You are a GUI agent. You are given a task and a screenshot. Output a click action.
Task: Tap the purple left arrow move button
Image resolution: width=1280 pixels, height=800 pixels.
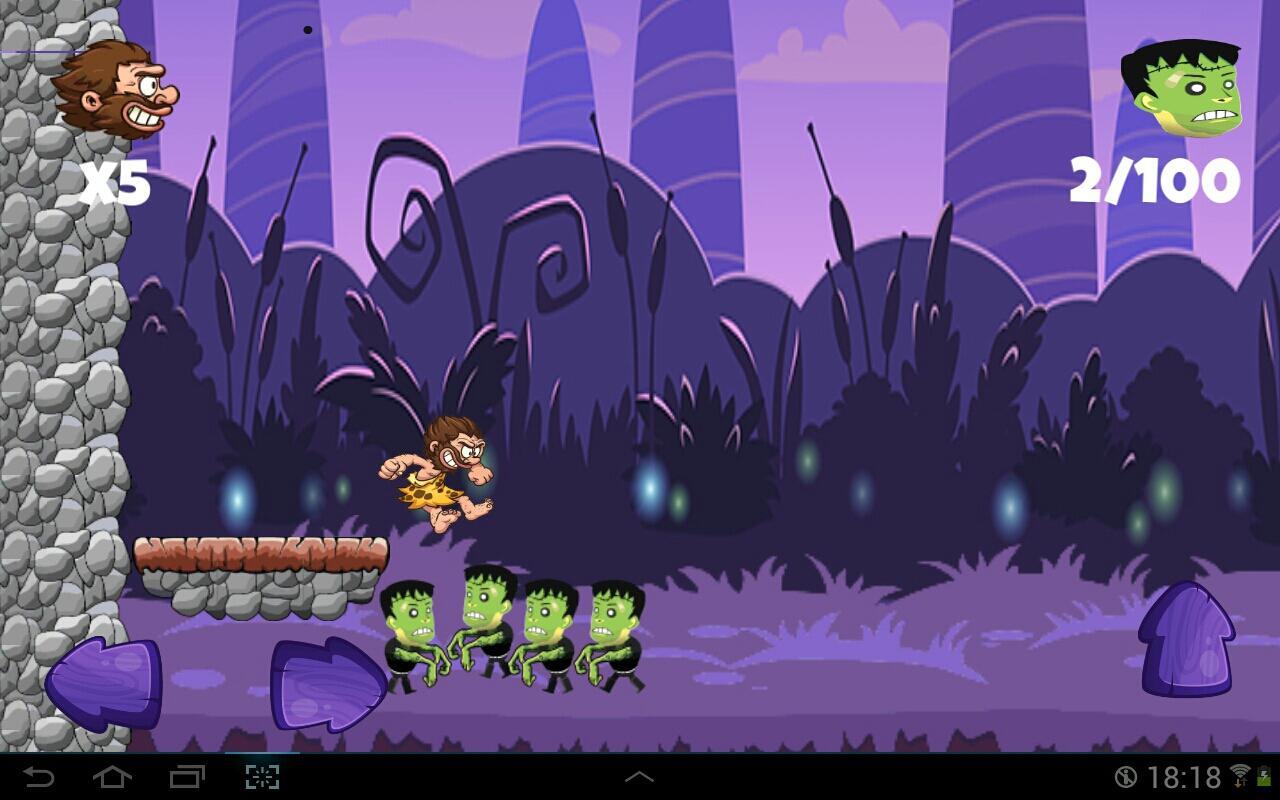click(104, 683)
